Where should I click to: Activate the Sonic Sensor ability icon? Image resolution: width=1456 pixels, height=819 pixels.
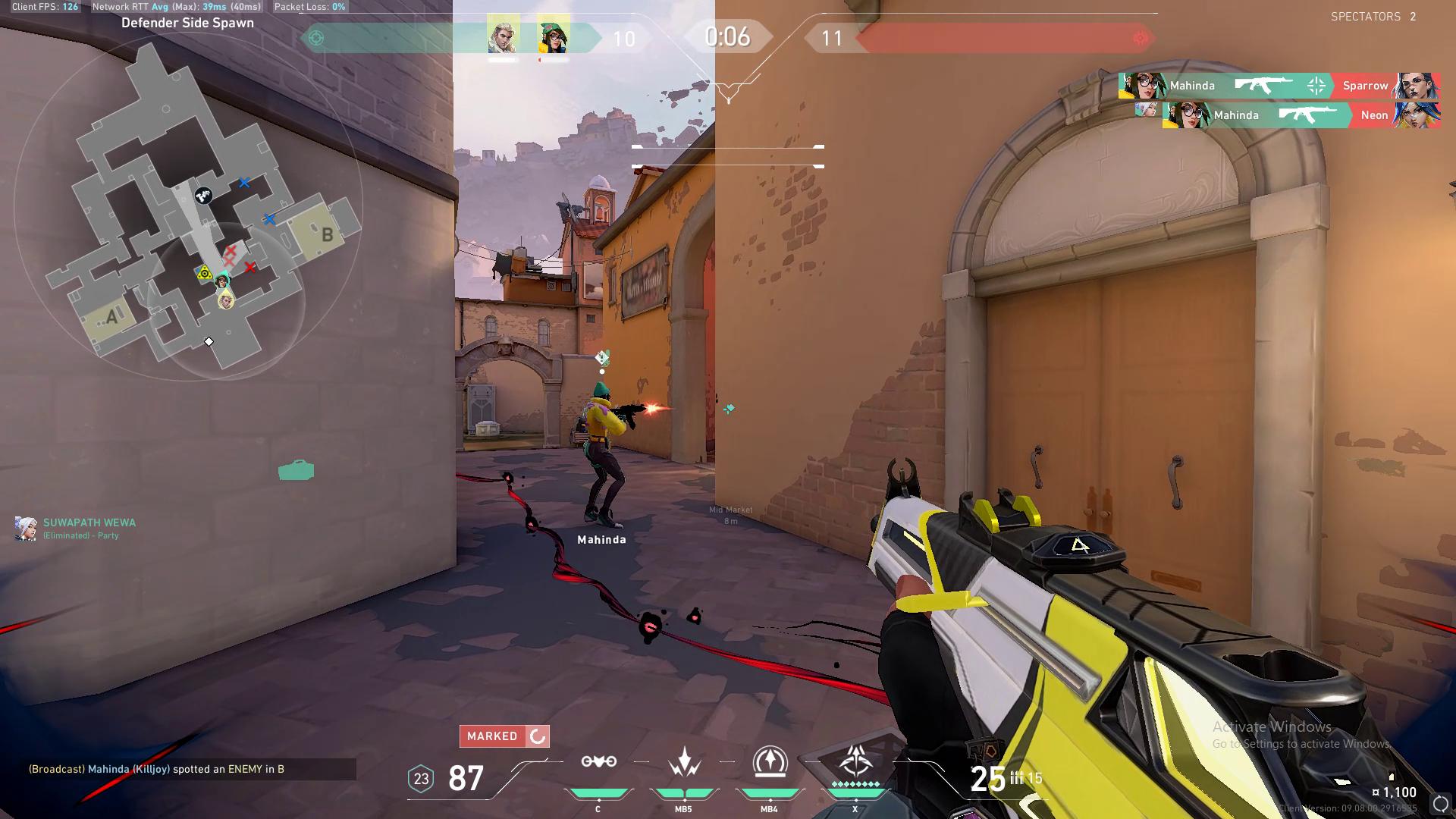pos(683,762)
